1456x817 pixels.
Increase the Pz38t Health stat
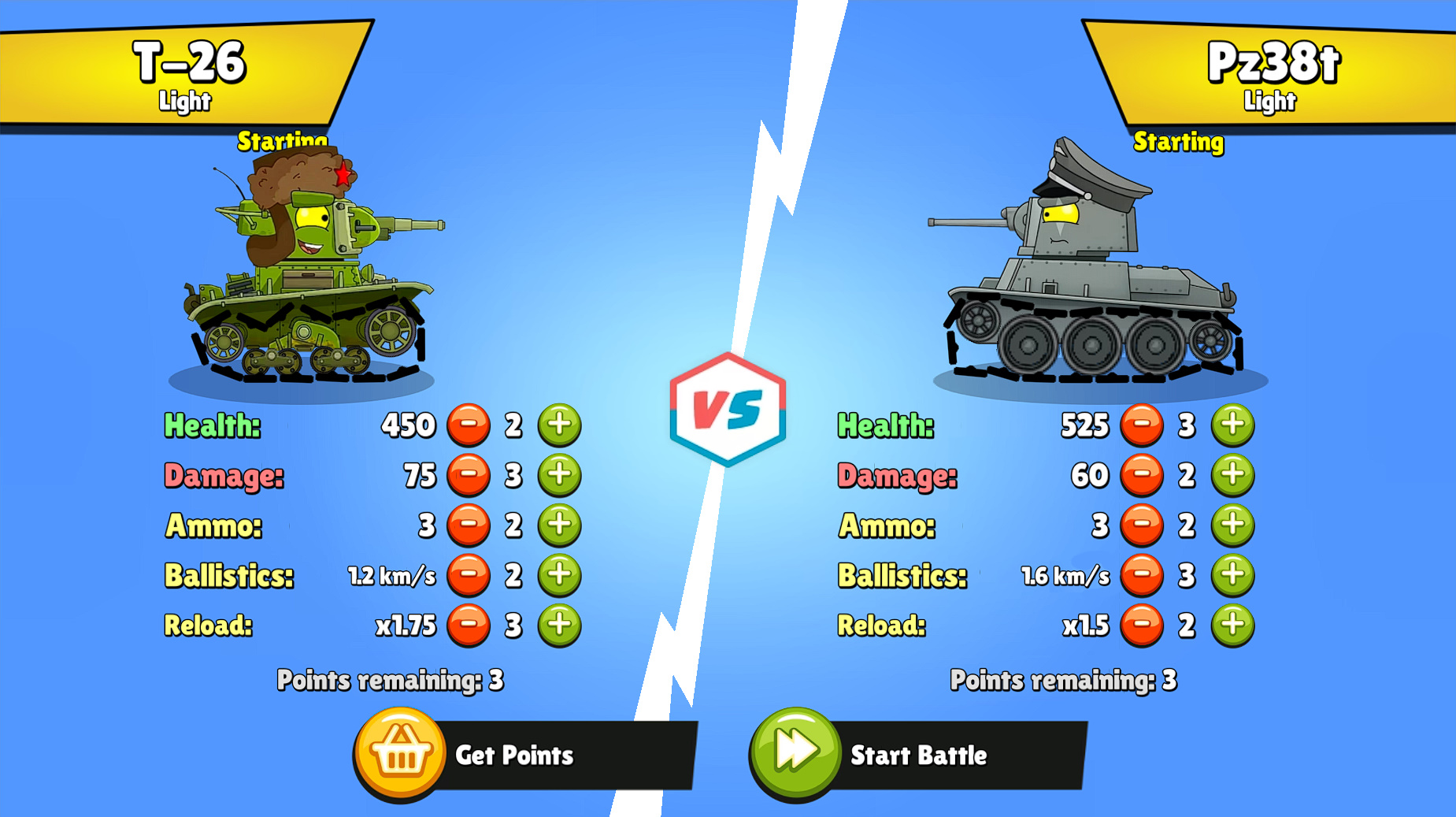click(1233, 425)
